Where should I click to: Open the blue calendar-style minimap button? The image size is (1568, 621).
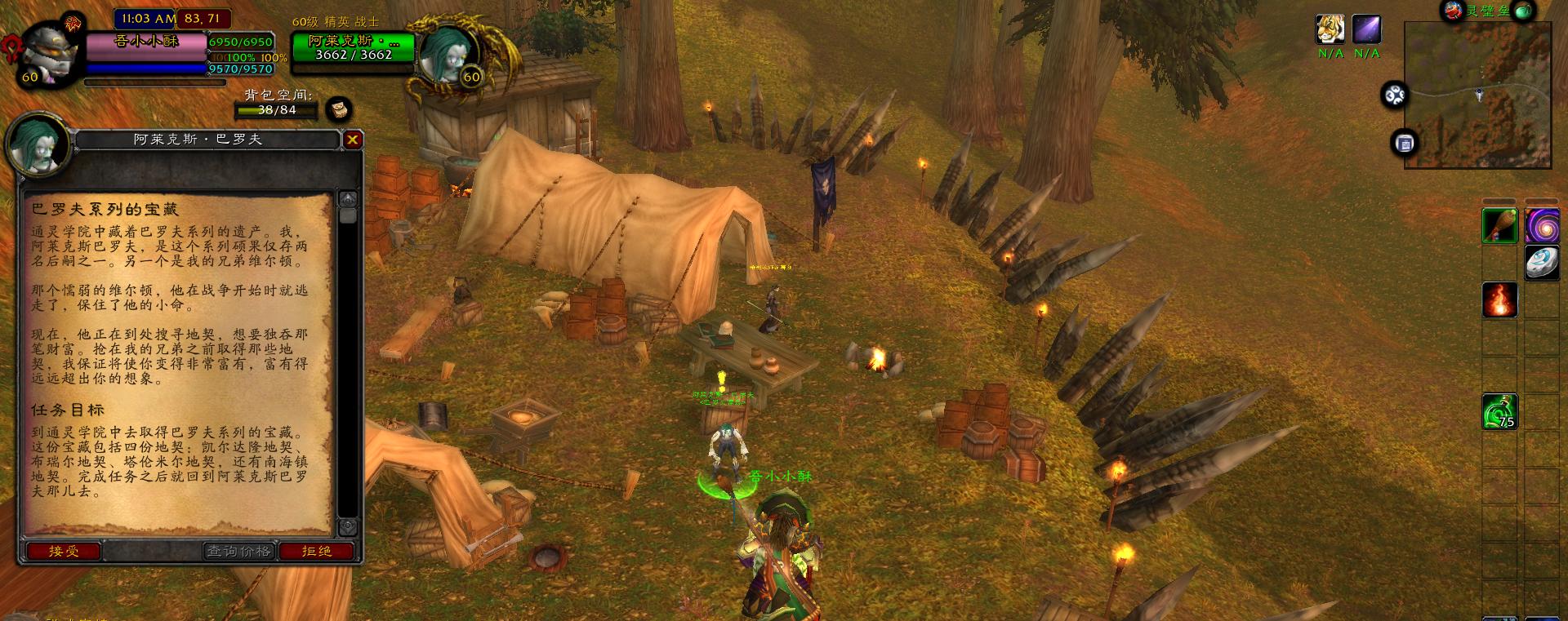[1404, 144]
